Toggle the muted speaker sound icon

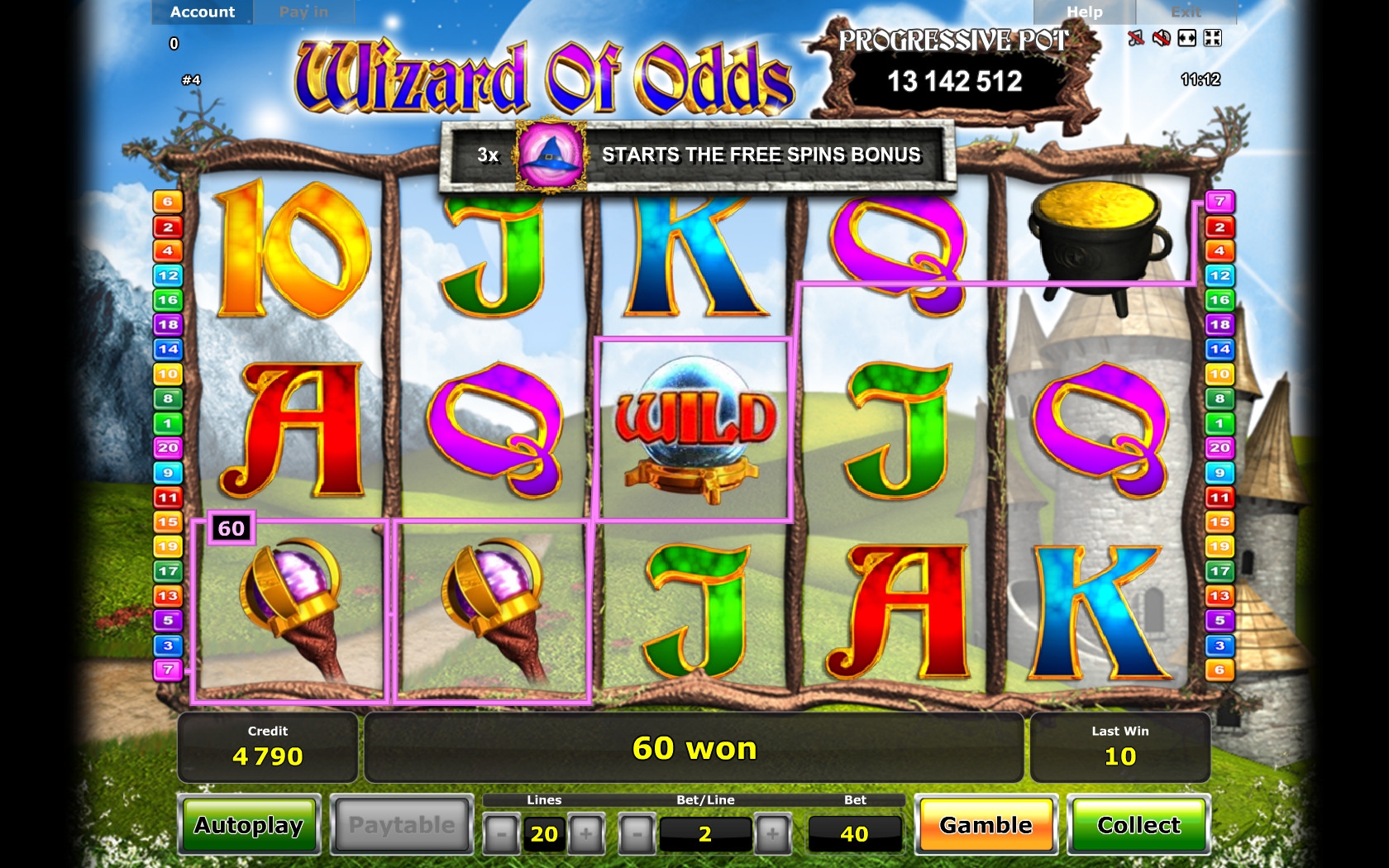(1162, 38)
